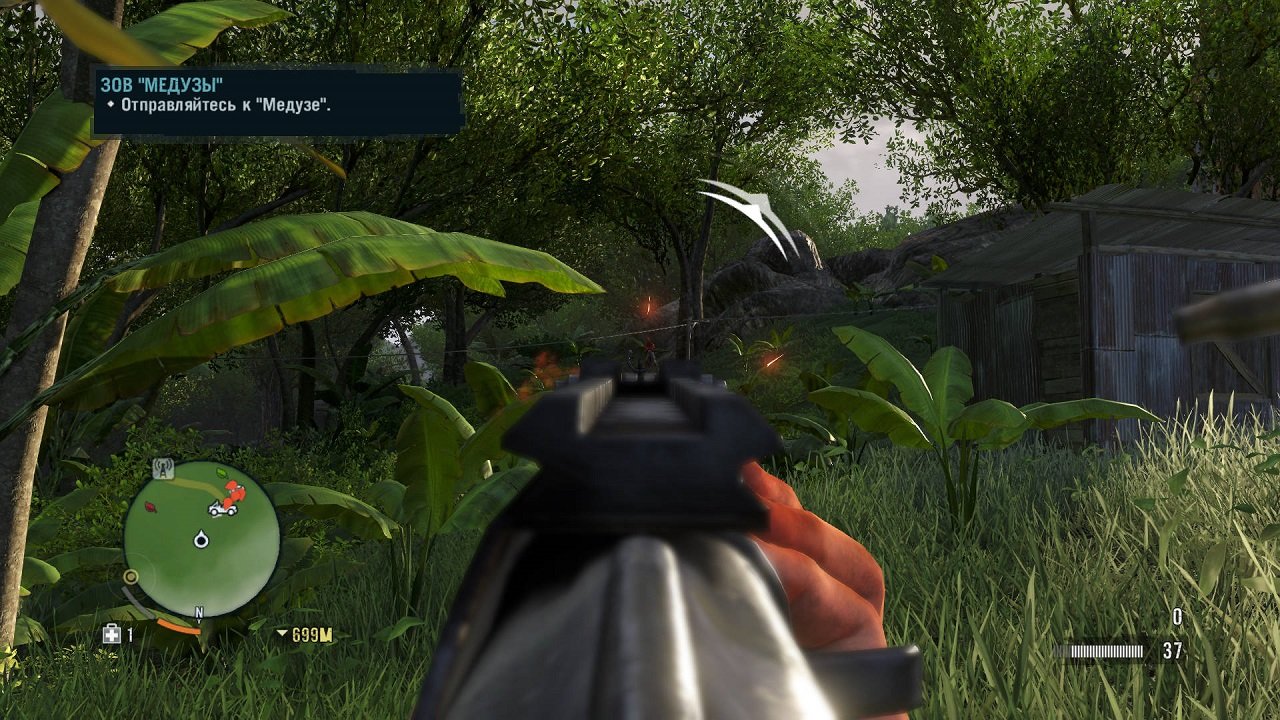Open the 699M distance marker dropdown arrow
Viewport: 1280px width, 720px height.
coord(279,632)
